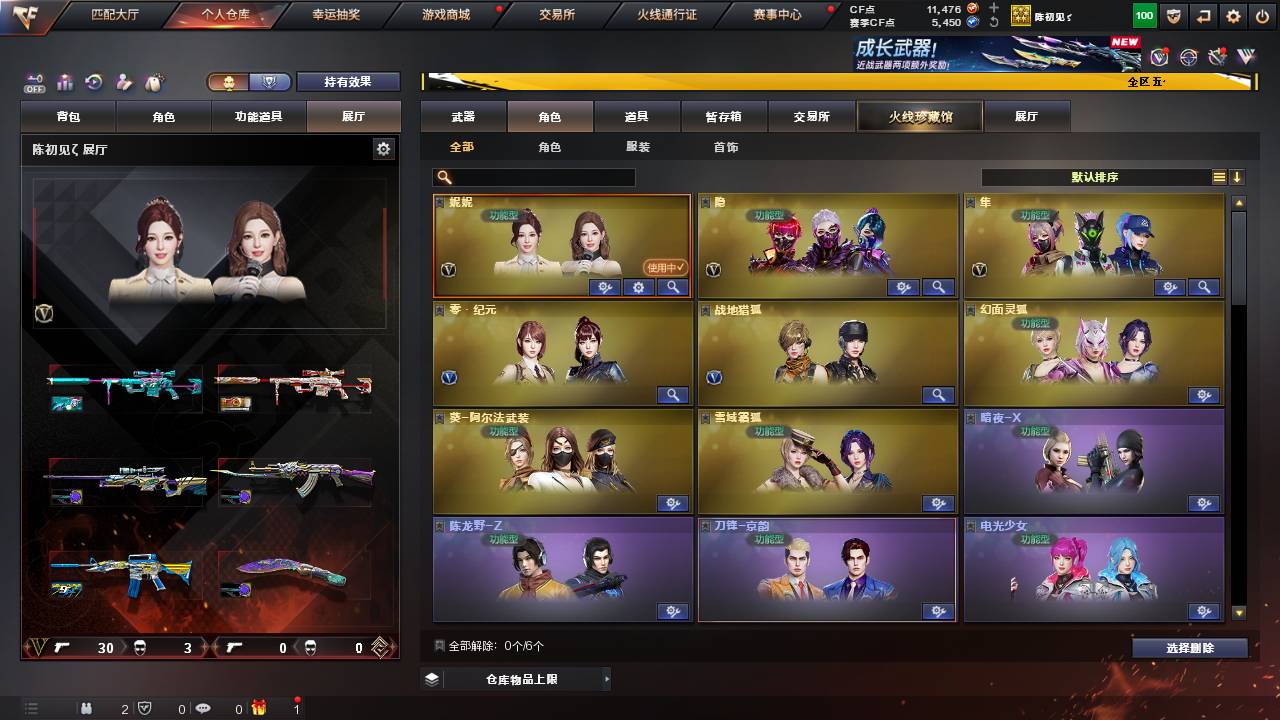Image resolution: width=1280 pixels, height=720 pixels.
Task: Click the gear icon beside 陈初见 展厅 title
Action: (x=384, y=147)
